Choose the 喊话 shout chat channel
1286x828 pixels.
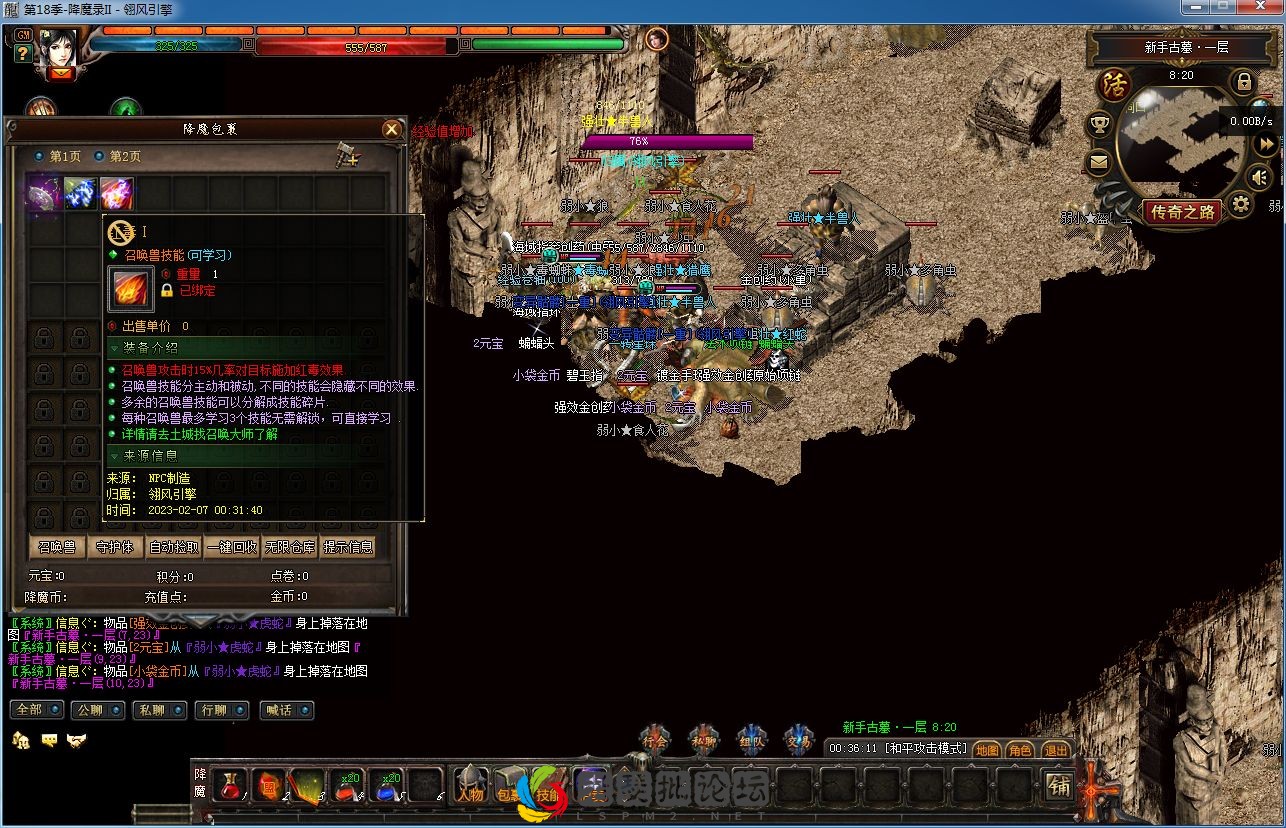[x=286, y=710]
